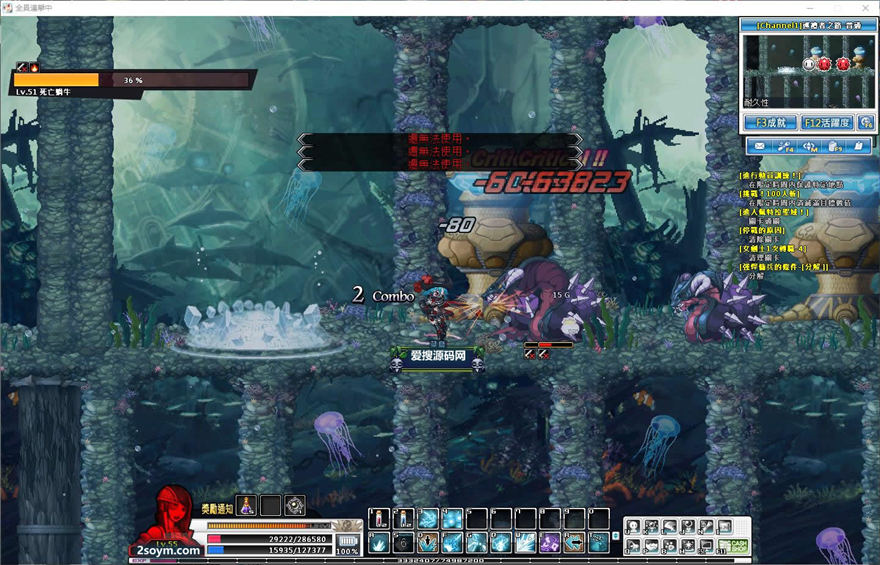Close the game window

click(x=864, y=7)
